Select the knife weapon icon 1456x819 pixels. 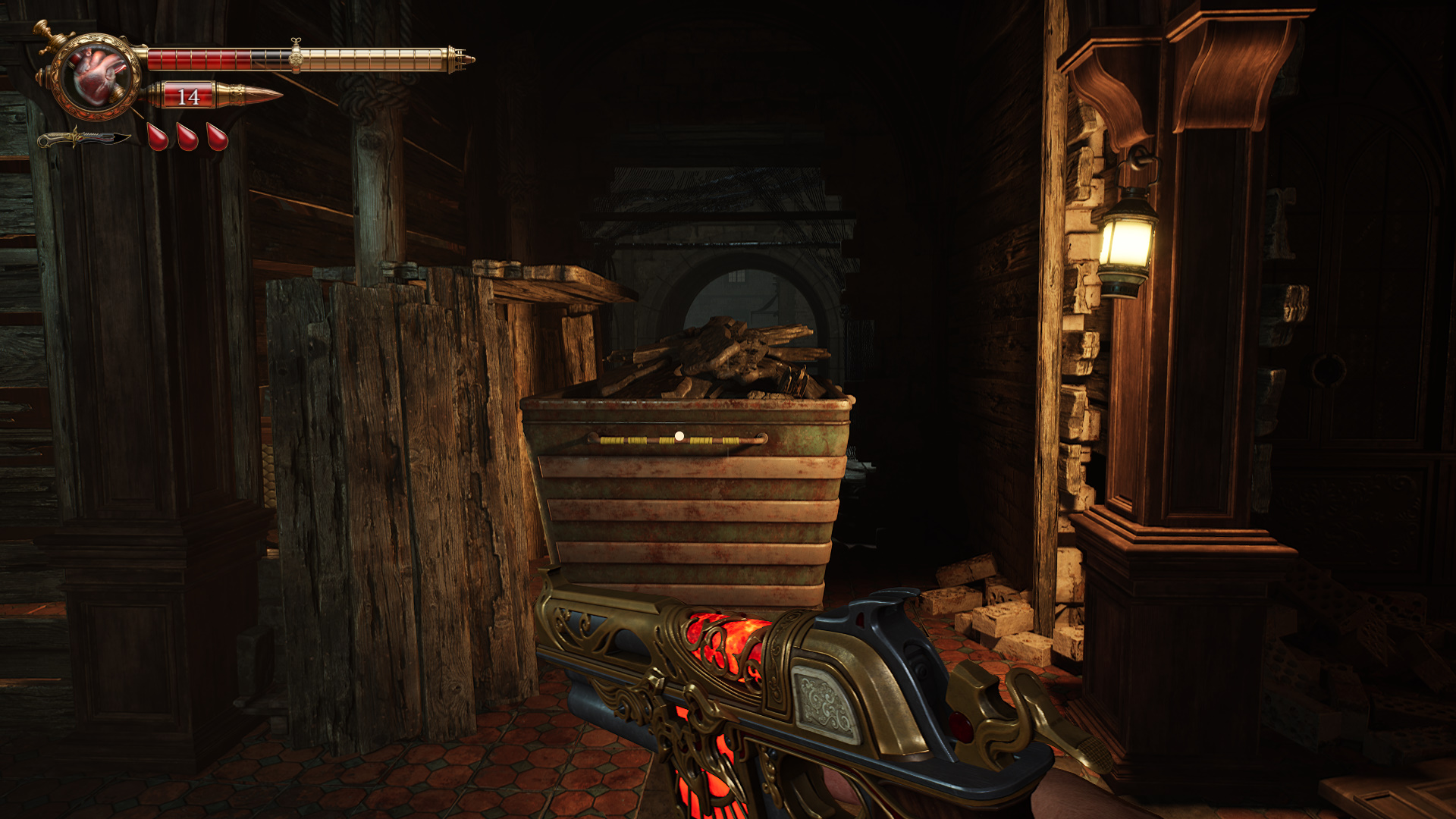coord(83,139)
